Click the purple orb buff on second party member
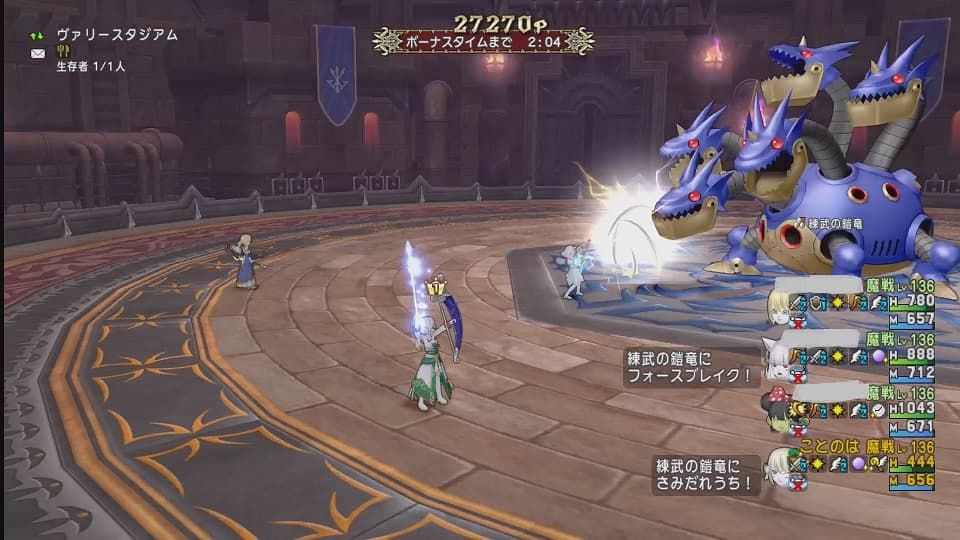Screen dimensions: 960x540 pyautogui.click(x=878, y=356)
